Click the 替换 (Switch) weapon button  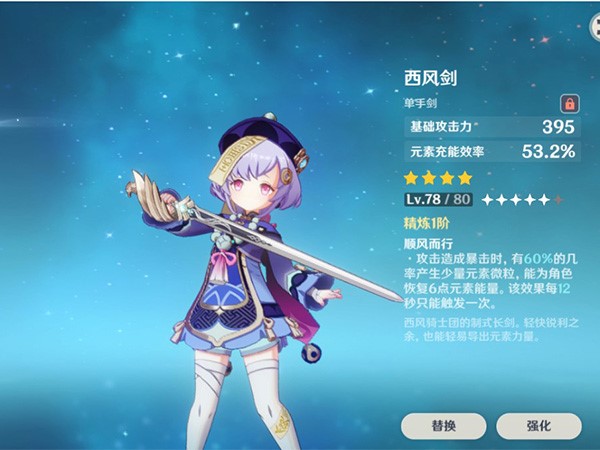point(443,425)
